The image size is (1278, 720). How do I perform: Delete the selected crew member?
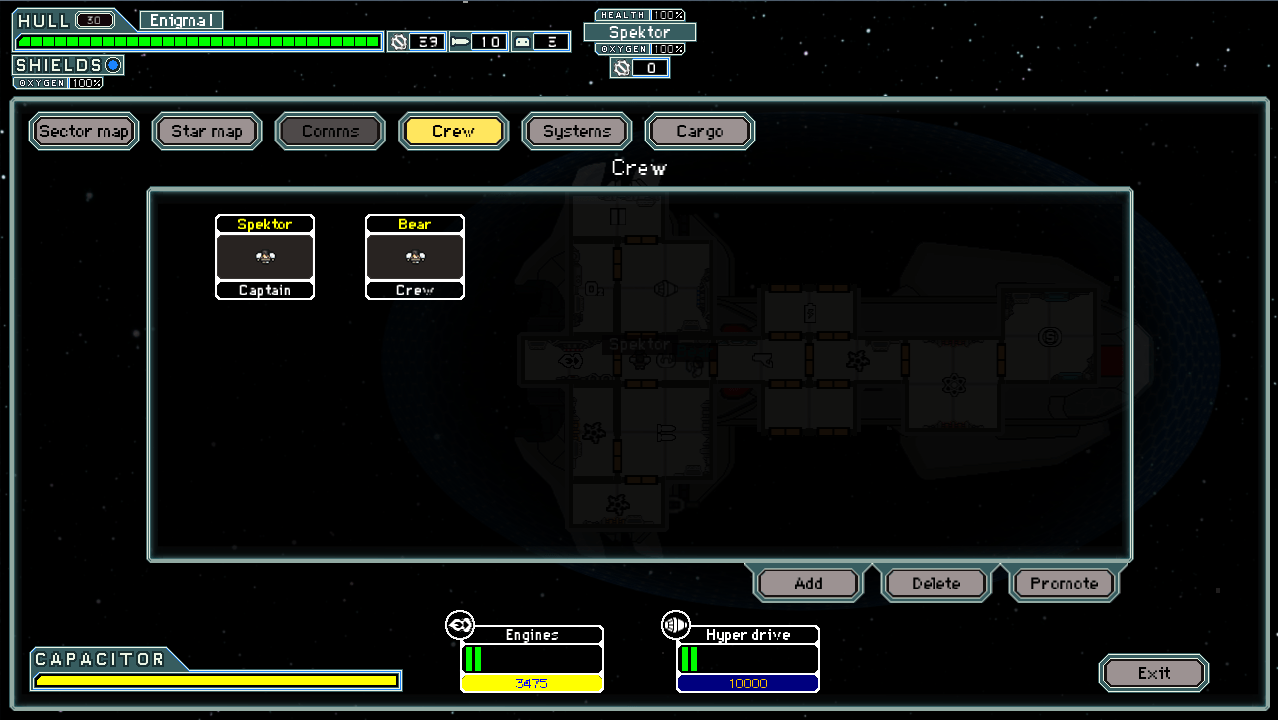[x=936, y=583]
